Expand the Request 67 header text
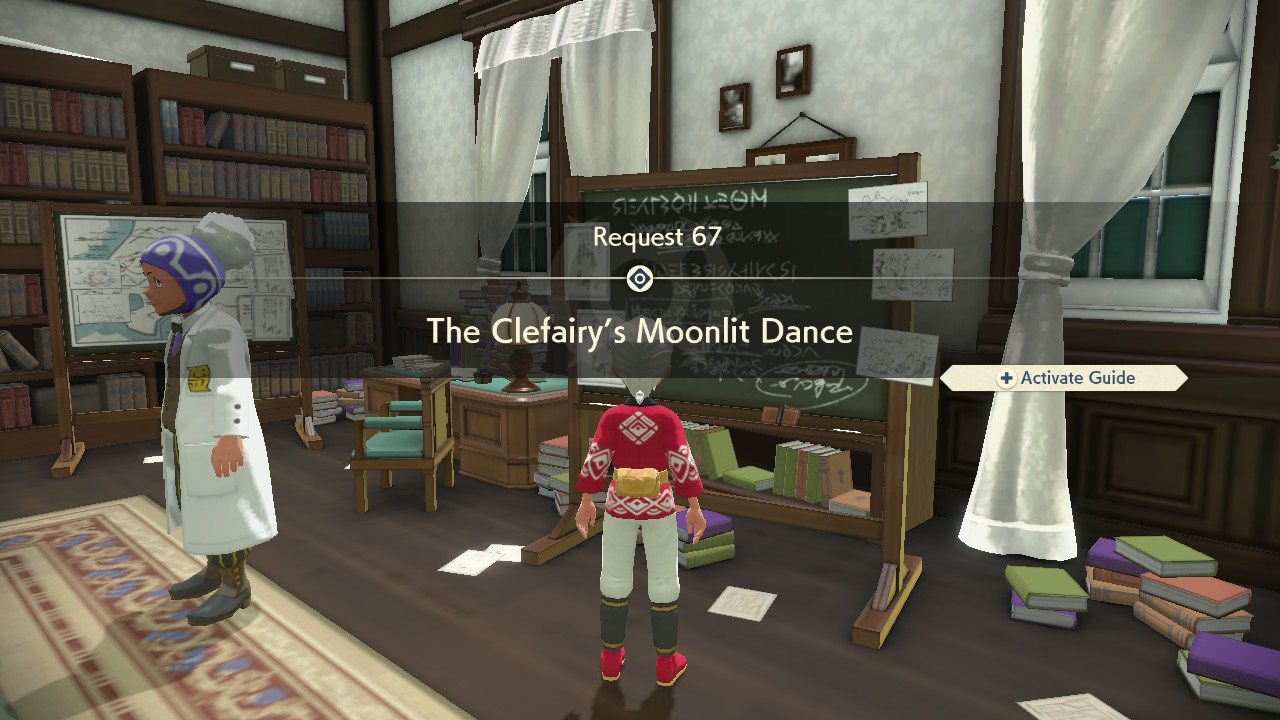This screenshot has height=720, width=1280. pos(640,237)
